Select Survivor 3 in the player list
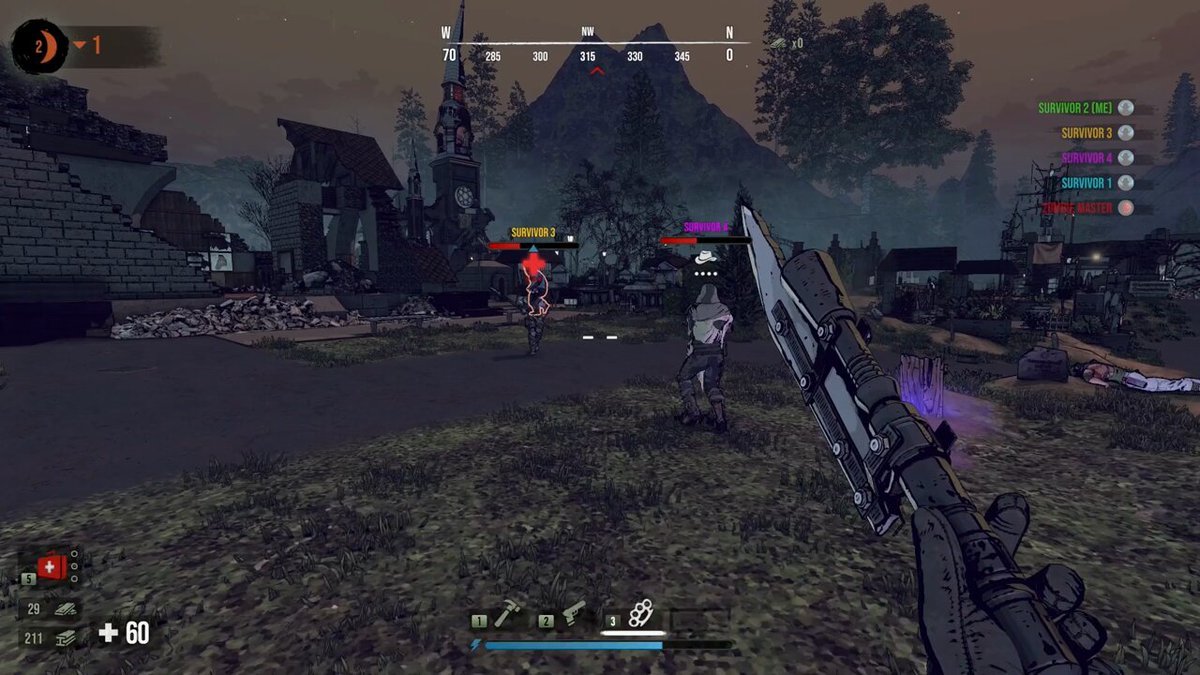1200x675 pixels. pos(1088,133)
